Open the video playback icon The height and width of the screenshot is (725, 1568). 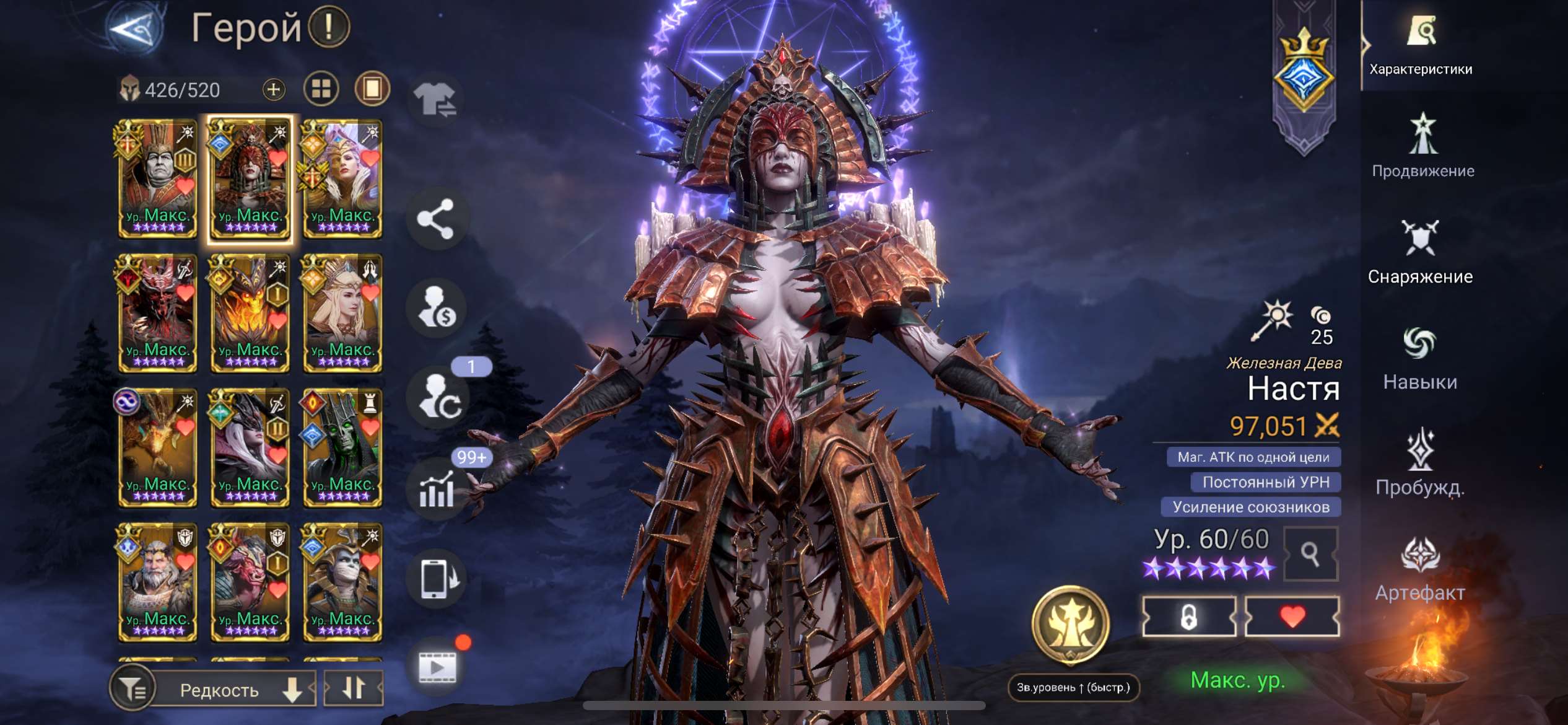[x=437, y=667]
